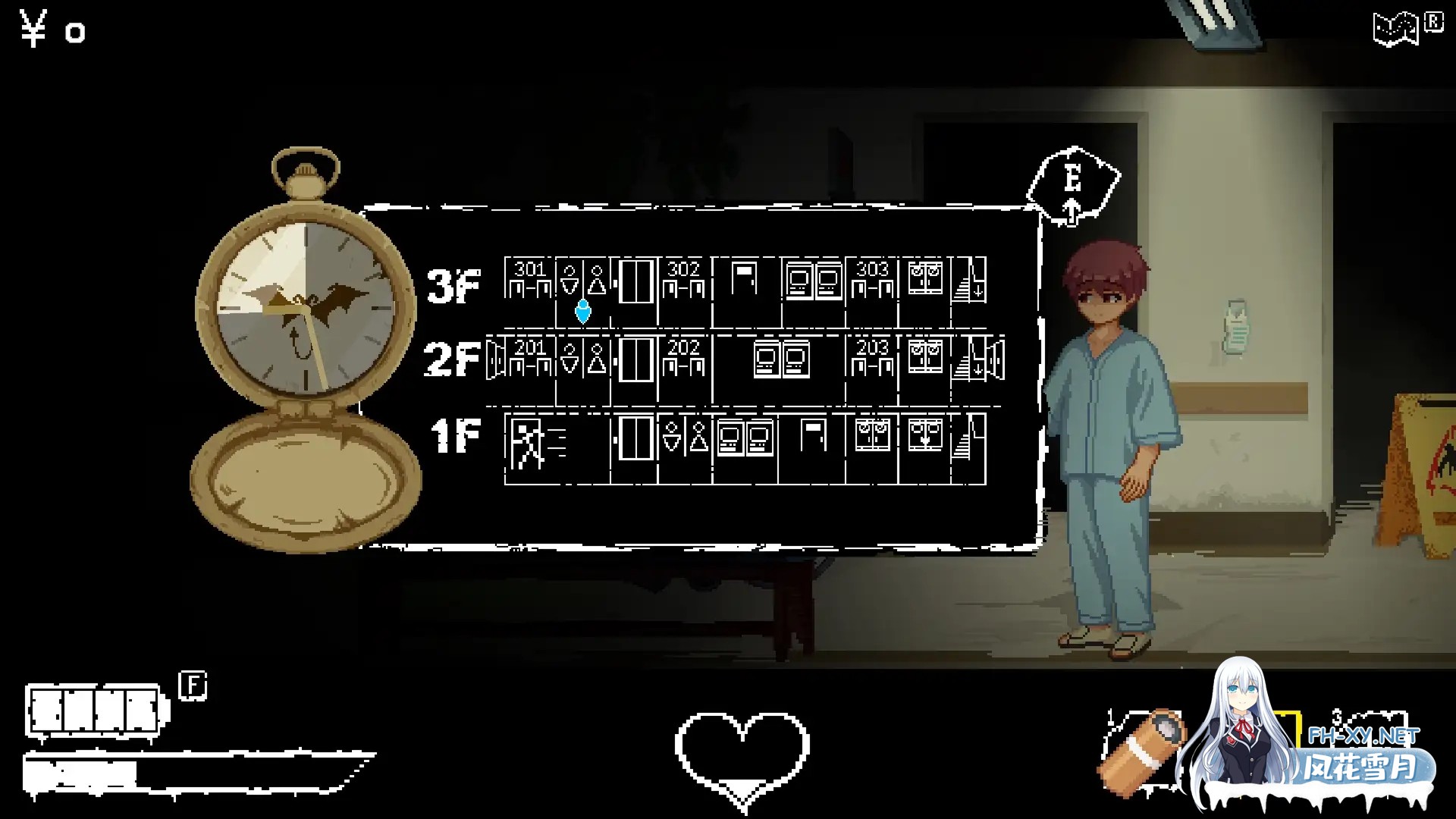Click the locker icon beside room 303
Viewport: 1456px width, 819px height.
click(x=926, y=279)
